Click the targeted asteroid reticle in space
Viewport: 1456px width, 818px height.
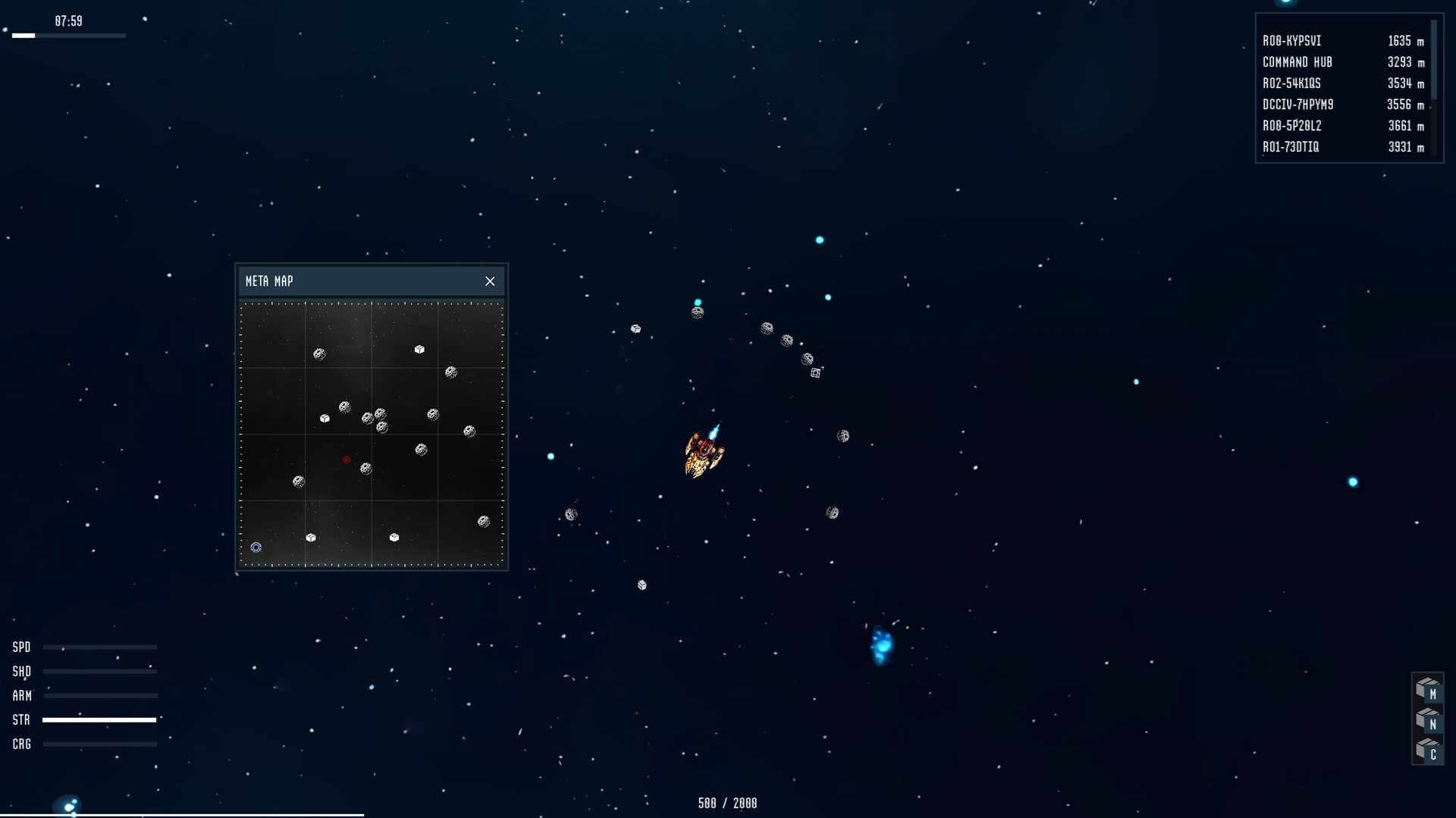pos(816,371)
